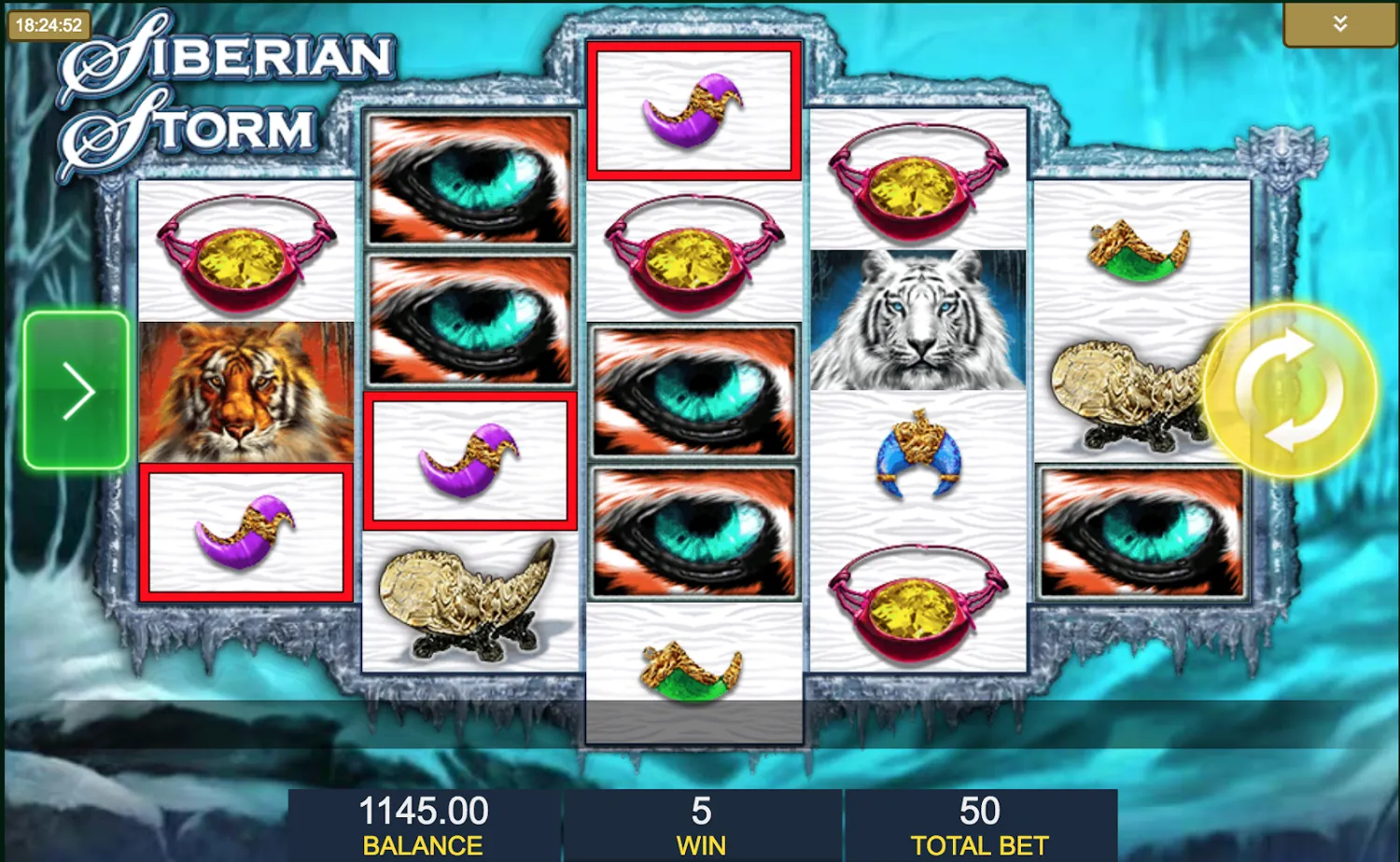
Task: Click the gold coin artifact symbol on reel five
Action: (1129, 392)
